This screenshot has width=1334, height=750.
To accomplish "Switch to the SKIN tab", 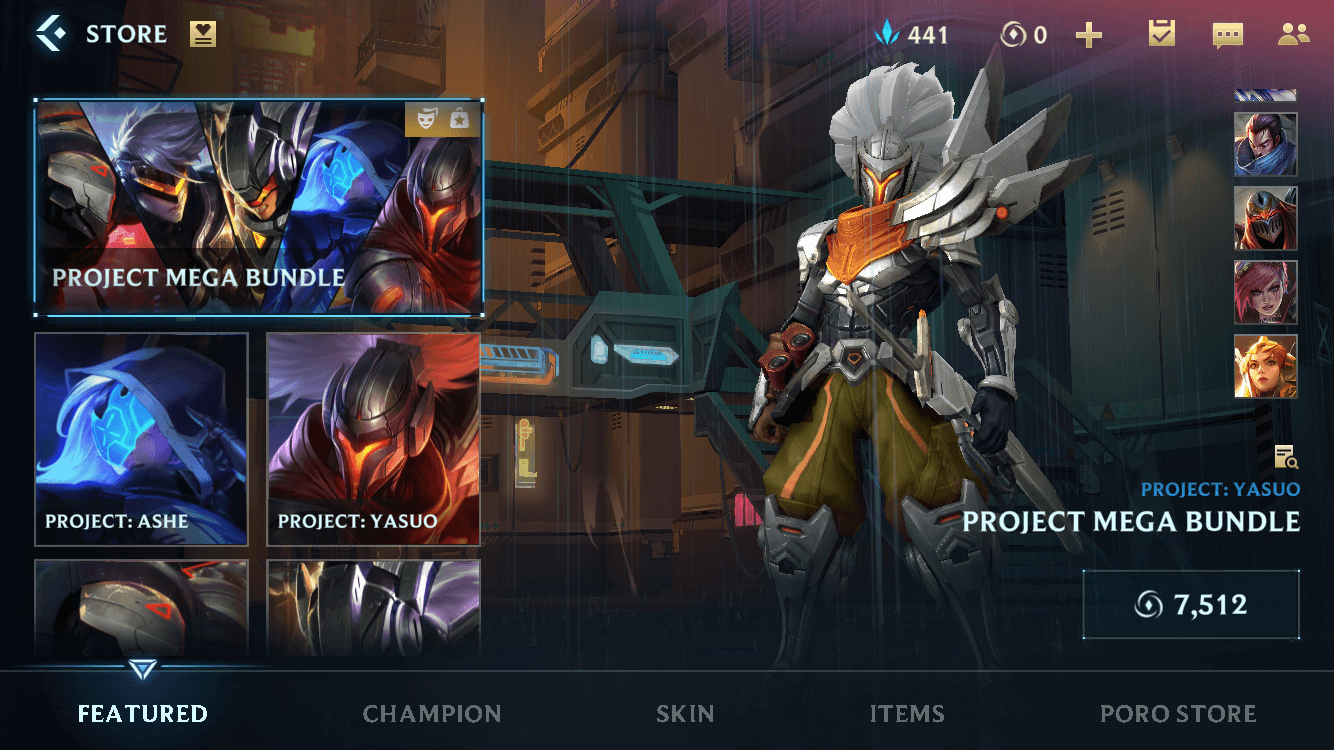I will pos(685,714).
